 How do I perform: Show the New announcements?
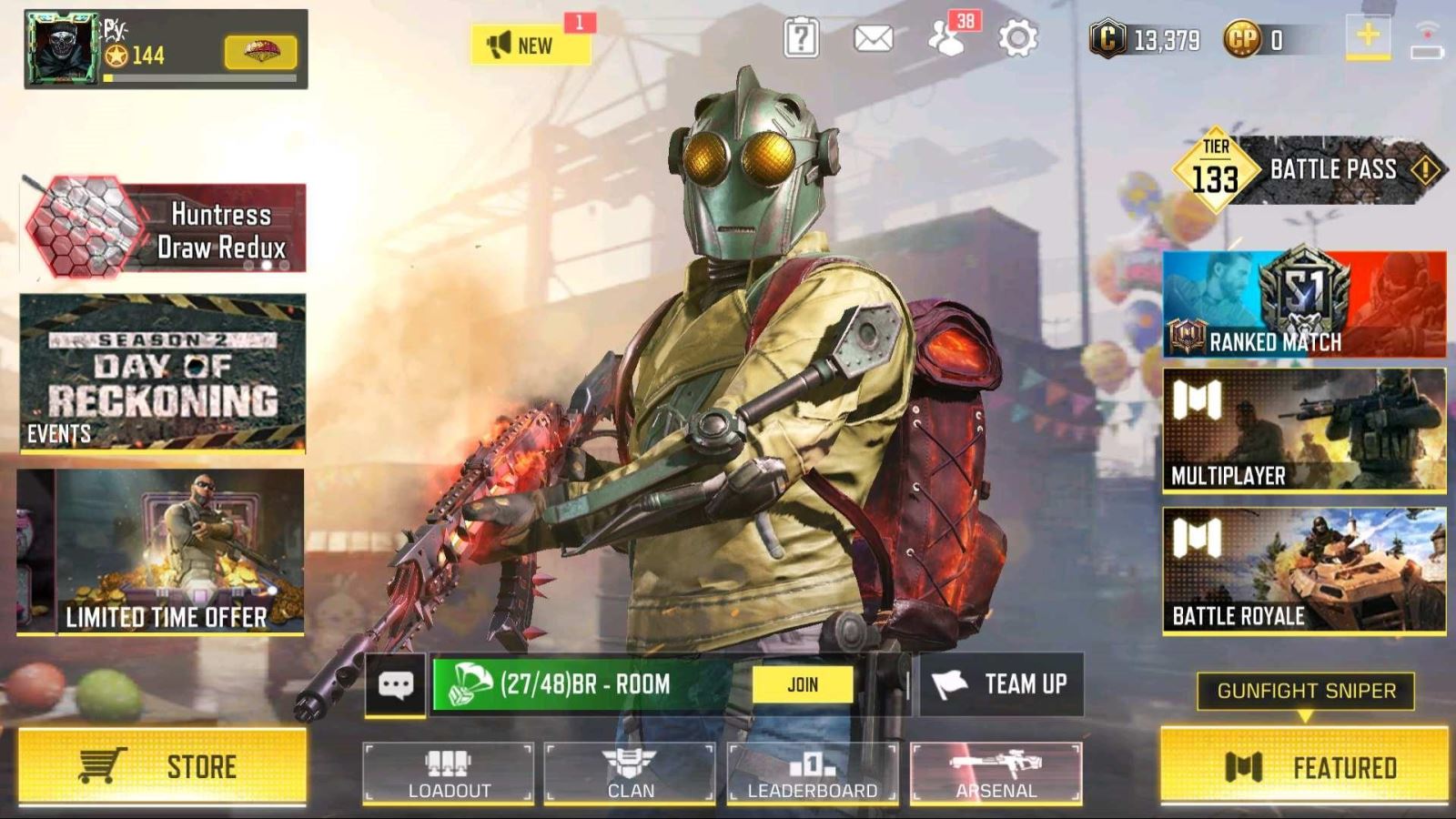(x=530, y=44)
